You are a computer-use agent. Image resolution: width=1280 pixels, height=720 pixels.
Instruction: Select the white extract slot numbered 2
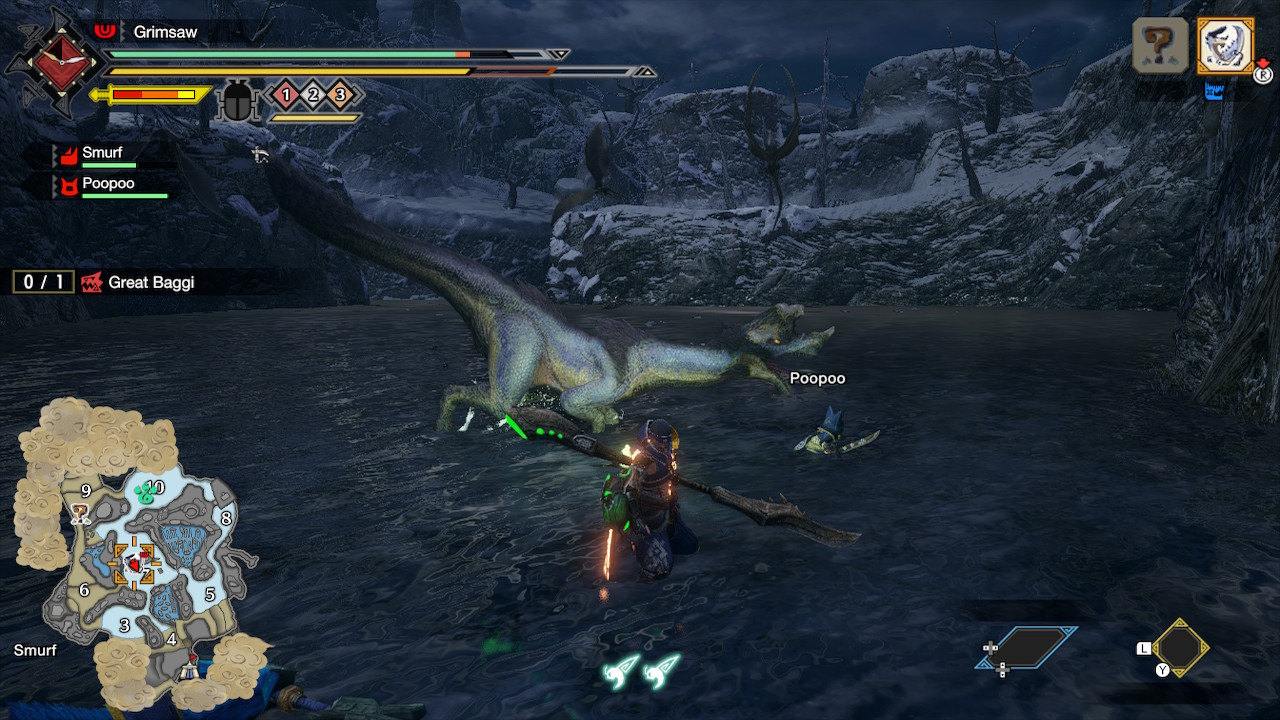pyautogui.click(x=313, y=95)
